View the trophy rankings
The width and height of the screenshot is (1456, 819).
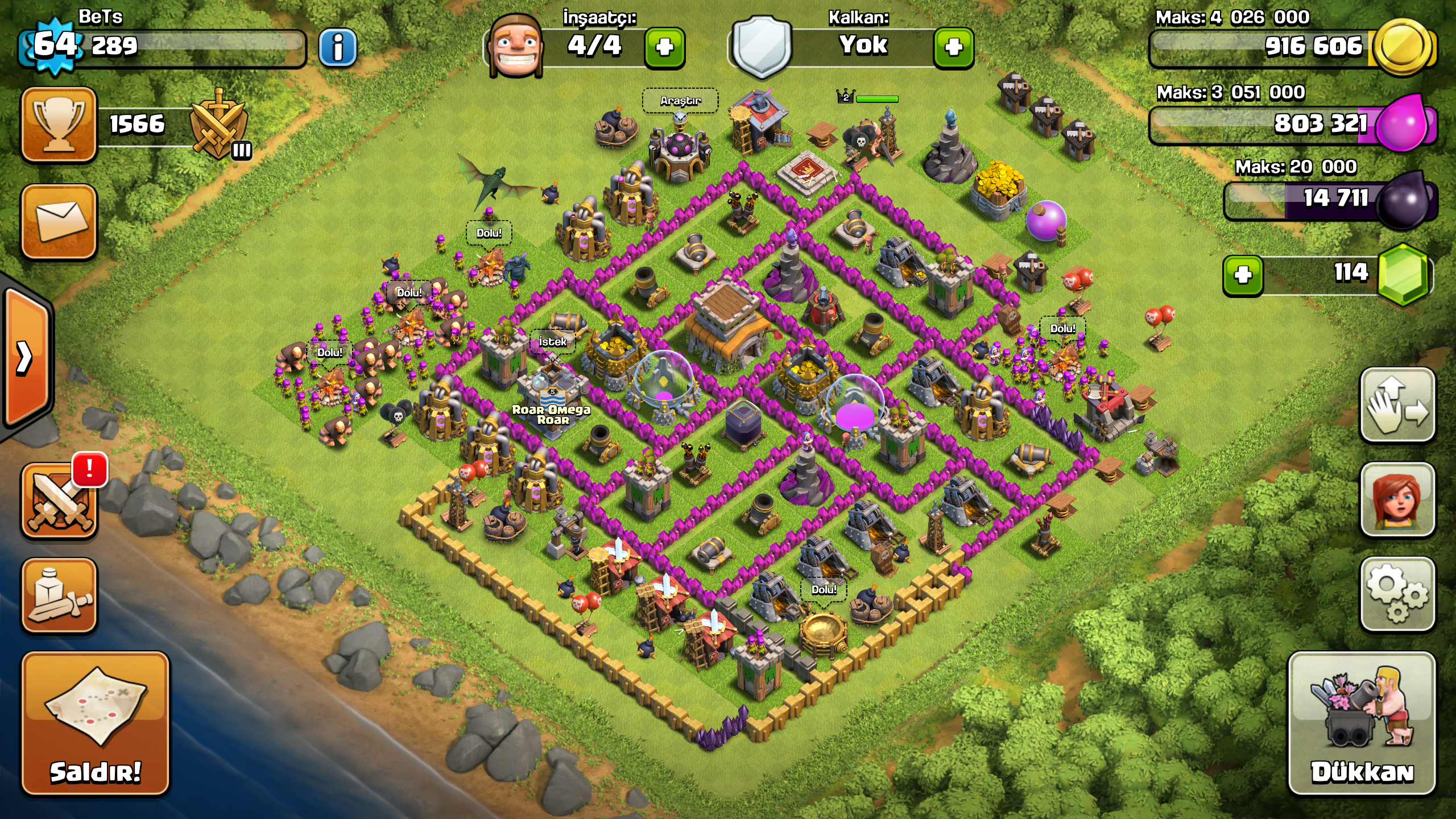coord(59,125)
